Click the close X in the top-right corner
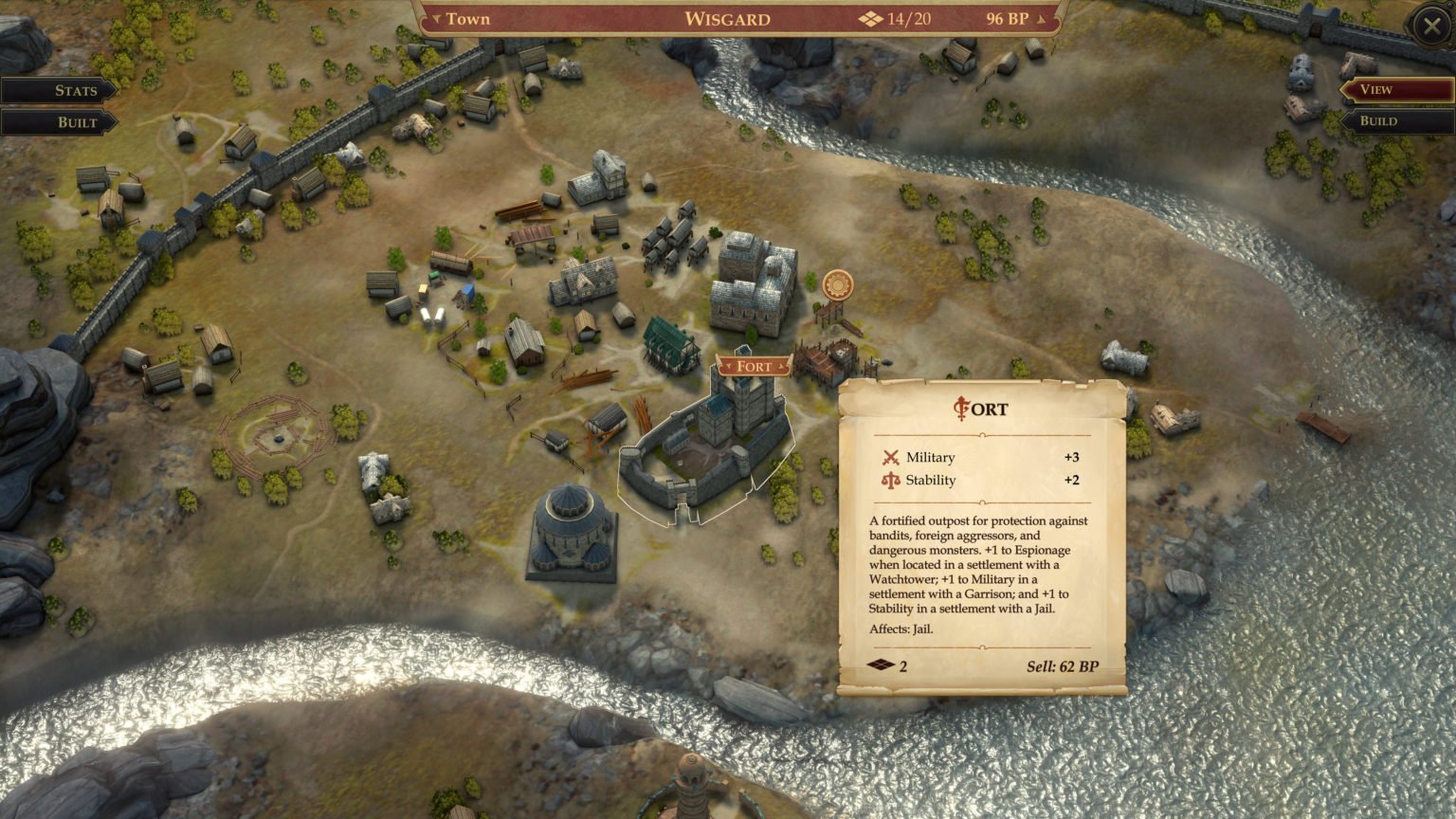Screen dimensions: 1456x819 [x=1430, y=25]
